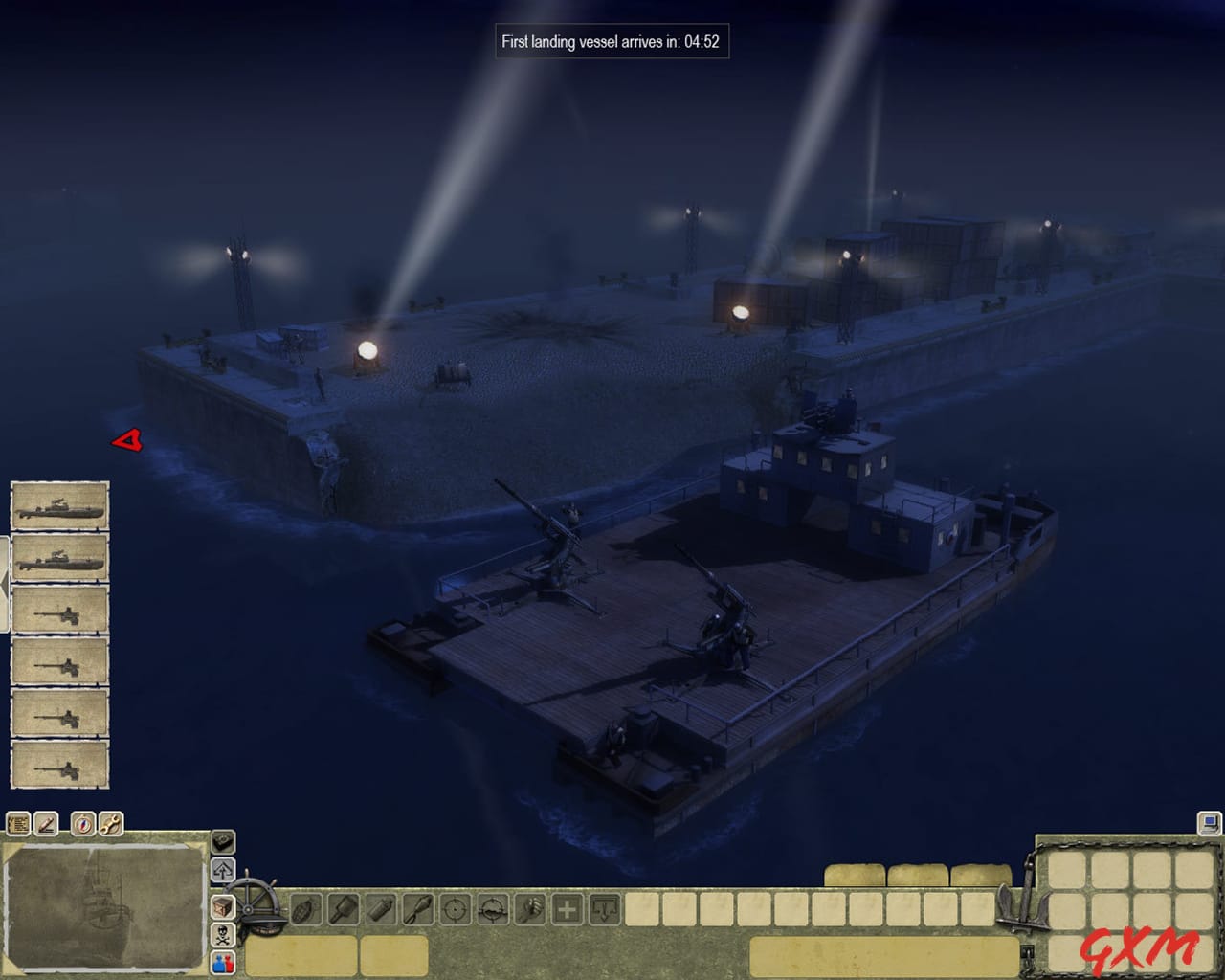This screenshot has height=980, width=1225.
Task: Click the drop-item down-arrow button
Action: (x=605, y=909)
